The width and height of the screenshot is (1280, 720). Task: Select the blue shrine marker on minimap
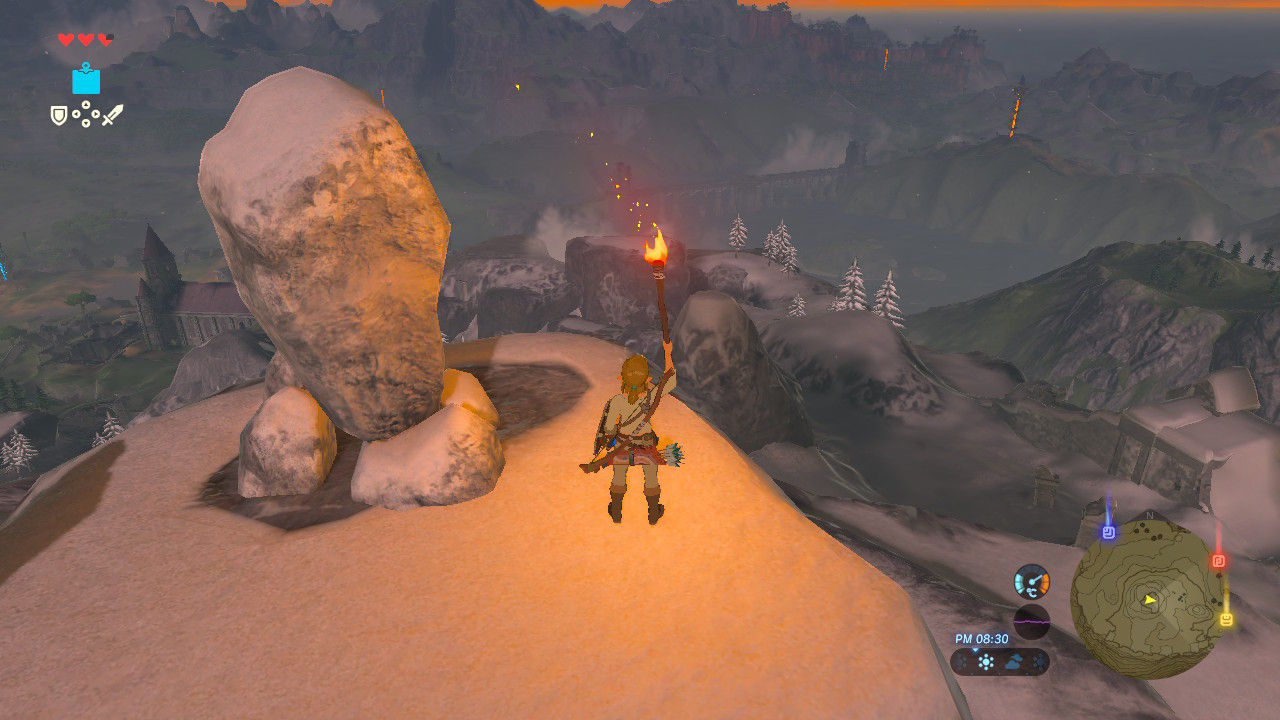point(1108,533)
